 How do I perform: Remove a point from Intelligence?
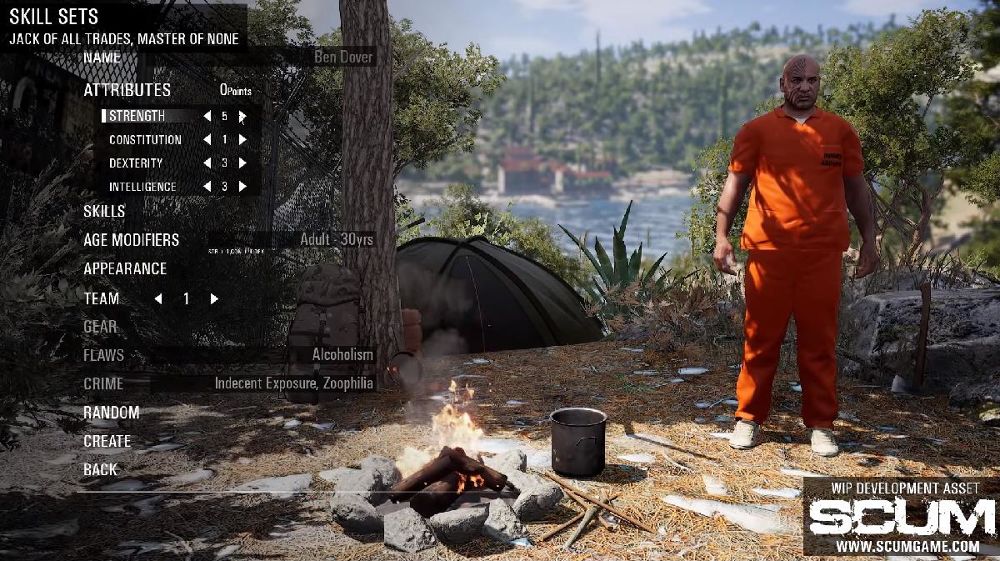pyautogui.click(x=207, y=187)
